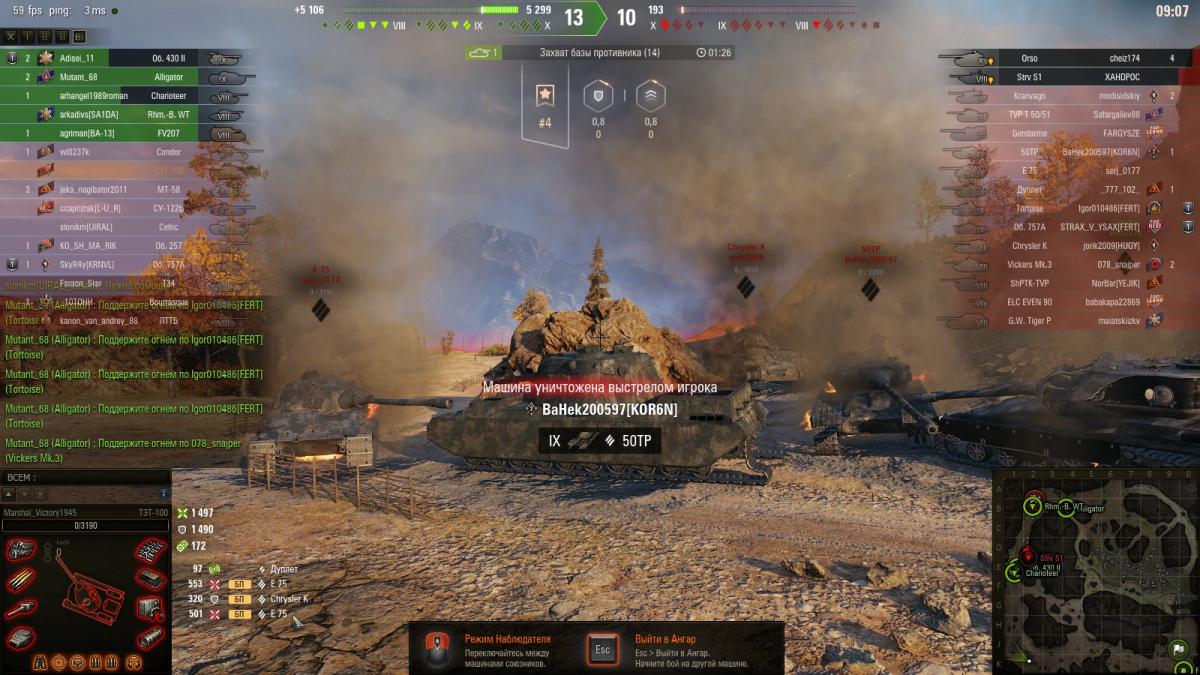This screenshot has width=1200, height=675.
Task: Select the tracks module icon
Action: coord(150,548)
